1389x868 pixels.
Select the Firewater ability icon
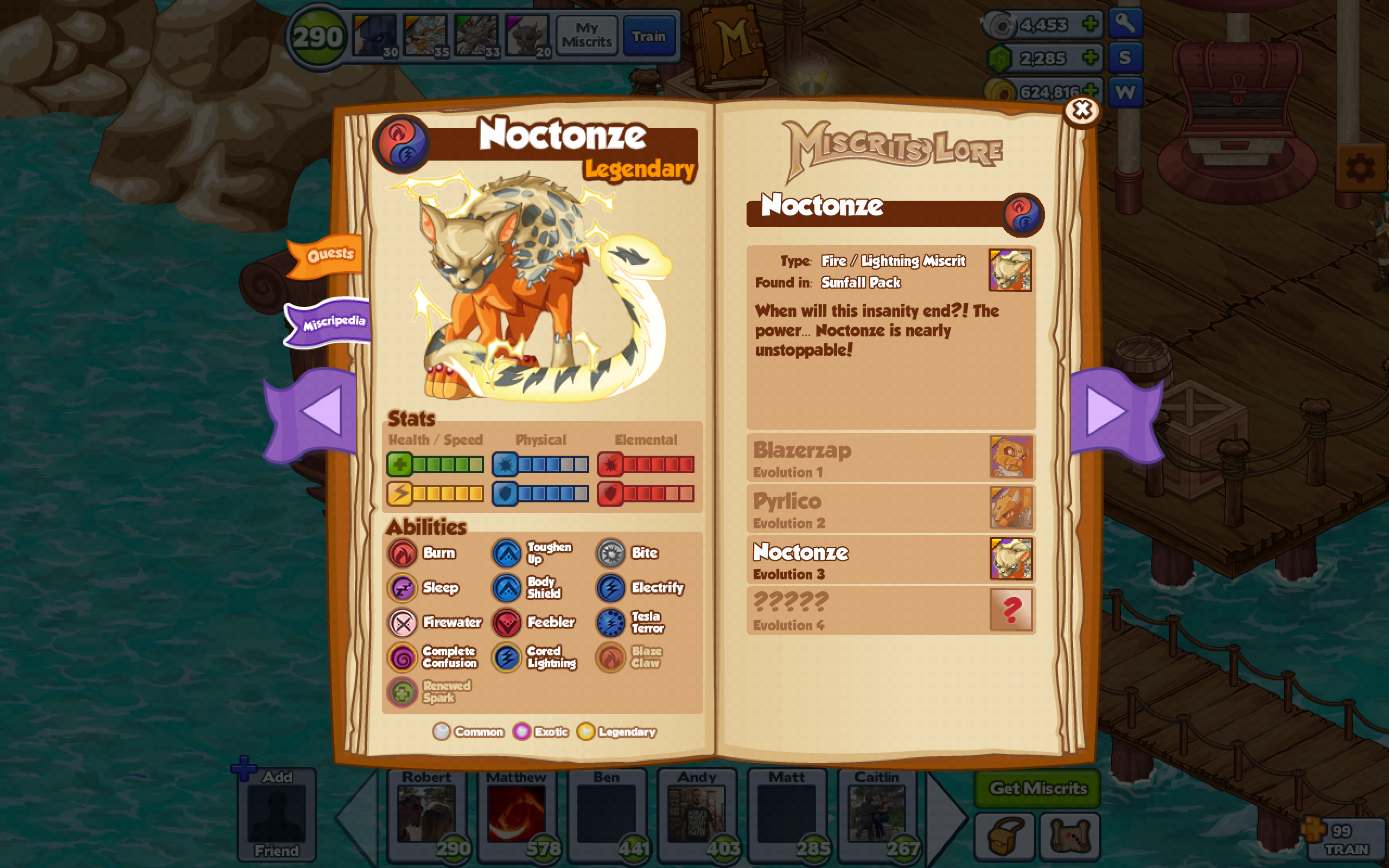click(404, 623)
